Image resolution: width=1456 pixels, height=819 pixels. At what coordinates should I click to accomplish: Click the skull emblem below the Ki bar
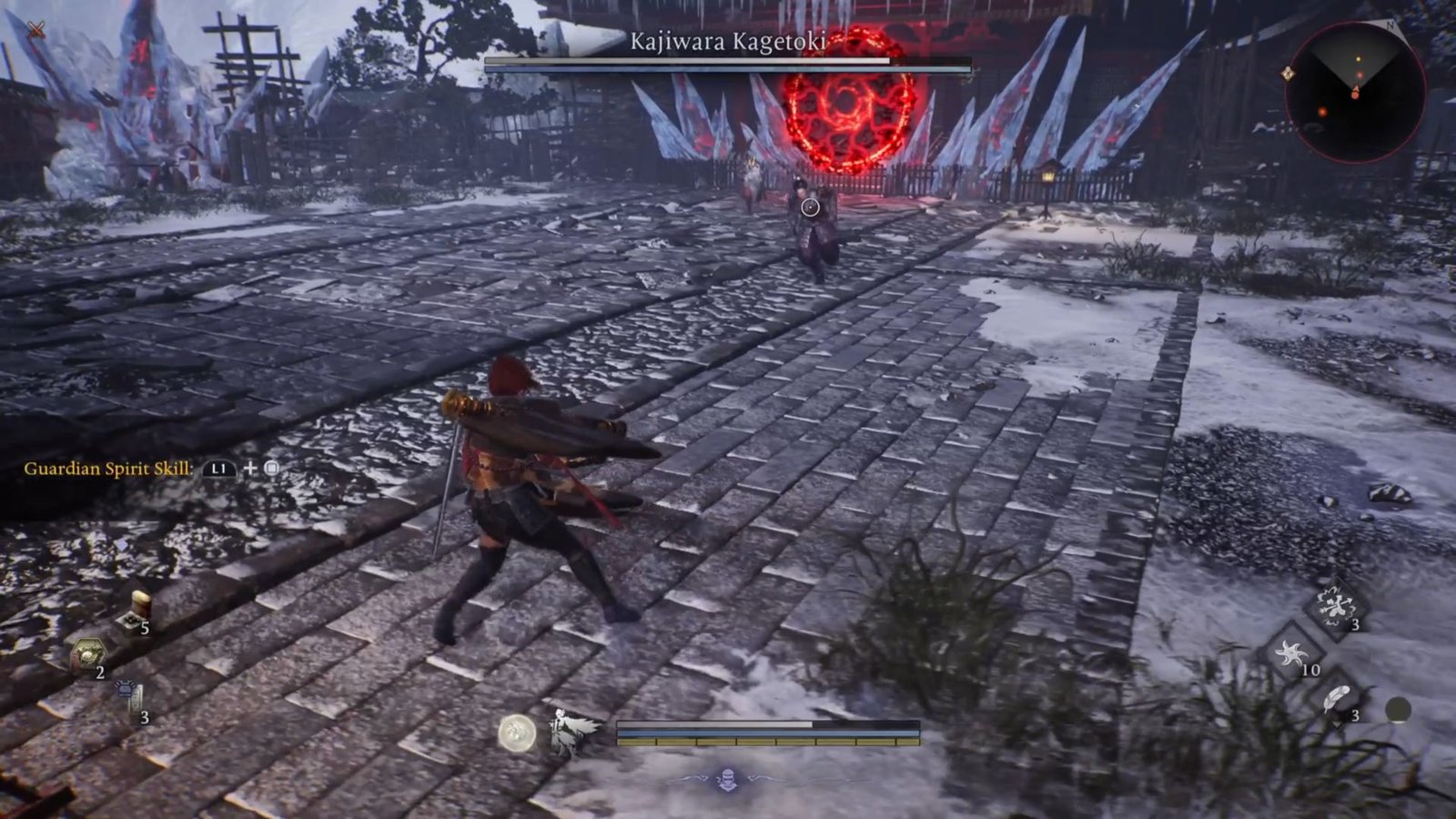[728, 776]
